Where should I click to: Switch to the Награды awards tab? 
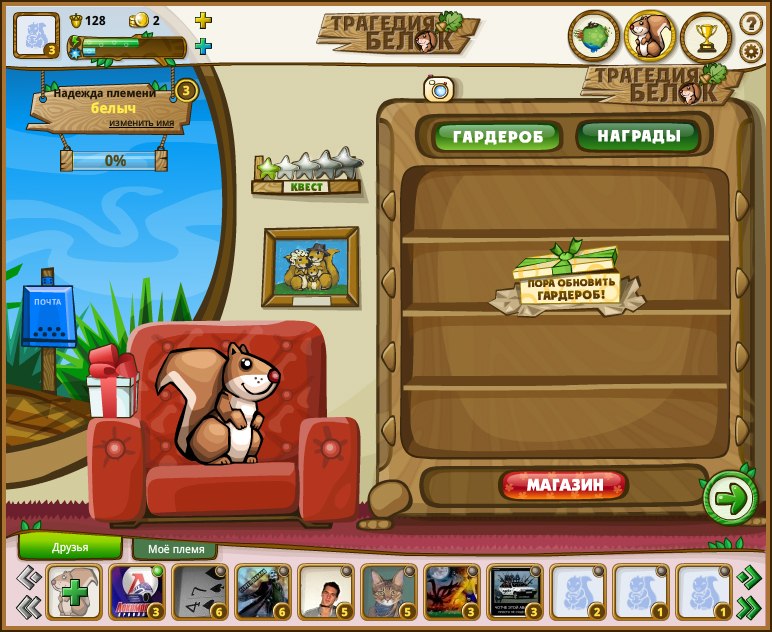pyautogui.click(x=638, y=135)
